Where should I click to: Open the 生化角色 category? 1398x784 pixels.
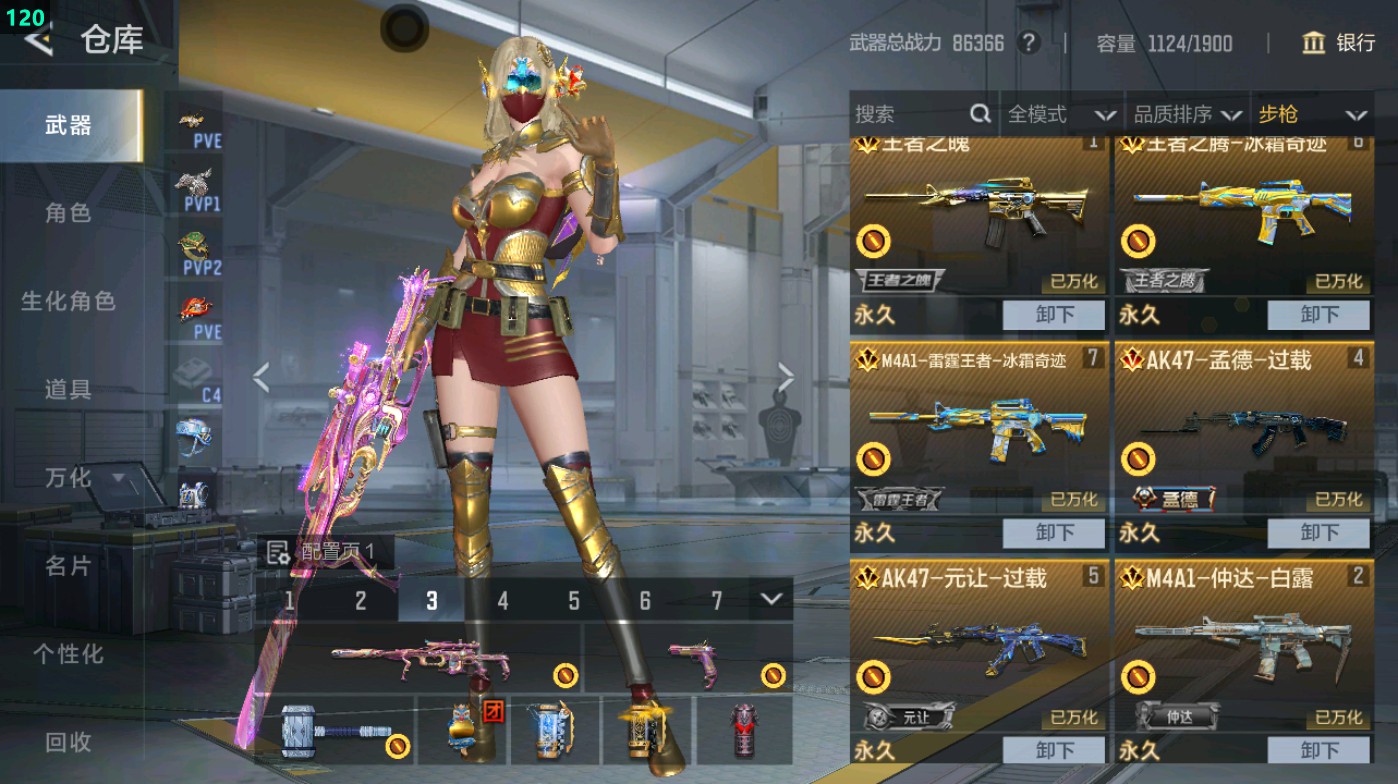click(69, 301)
